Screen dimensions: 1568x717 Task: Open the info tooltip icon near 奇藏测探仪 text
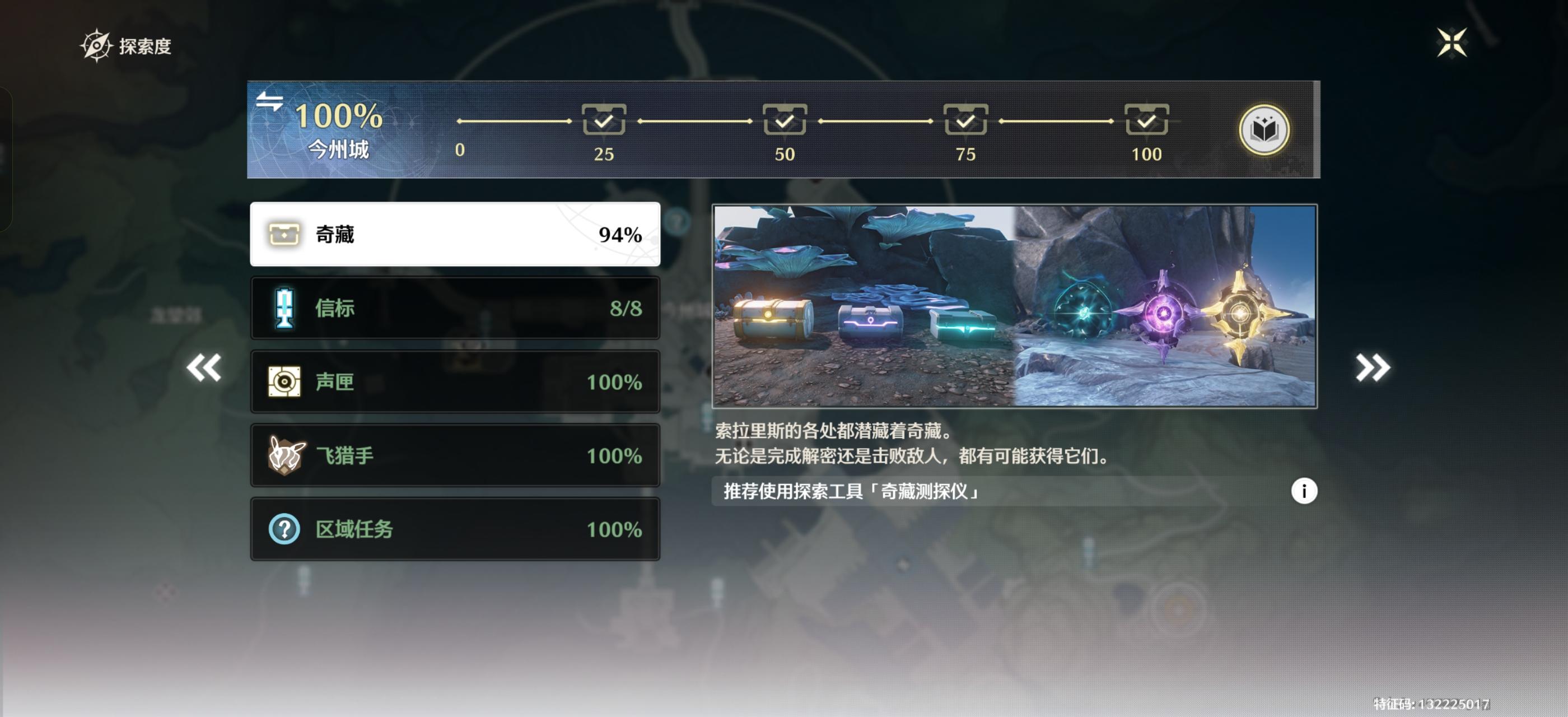pos(1304,491)
